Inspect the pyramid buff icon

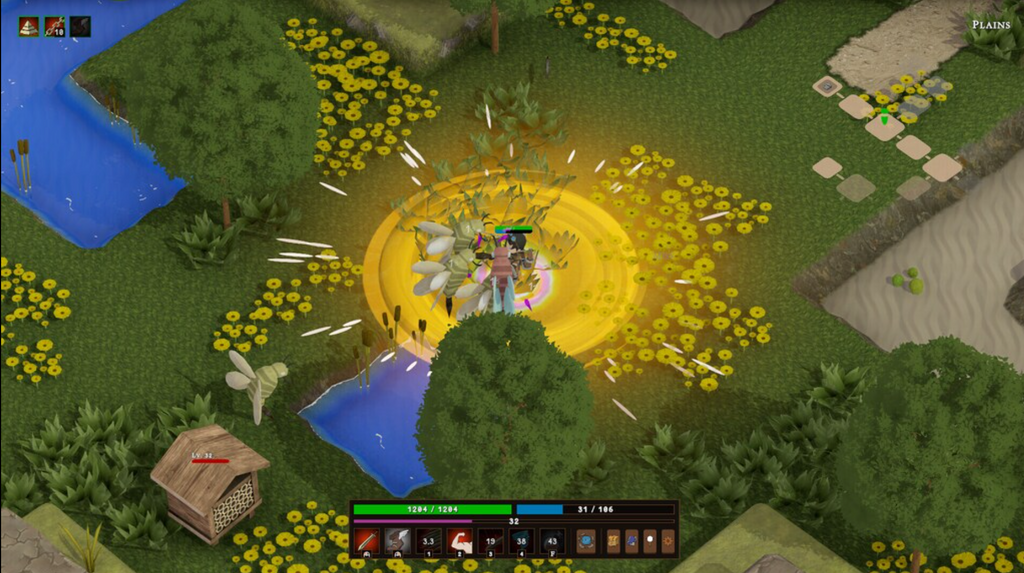pos(29,26)
